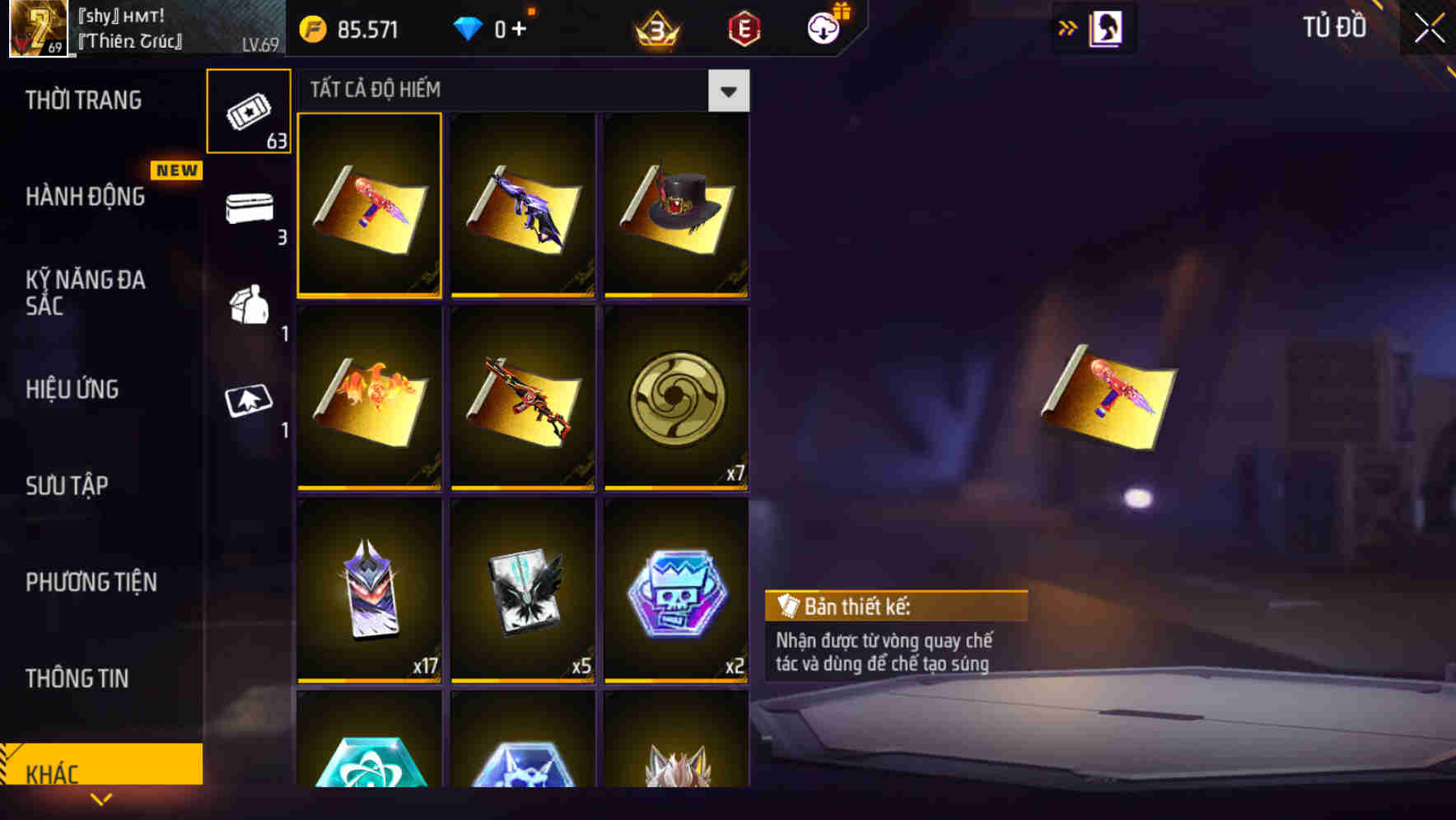Select the THÔNG TIN menu item
The image size is (1456, 820).
tap(77, 678)
